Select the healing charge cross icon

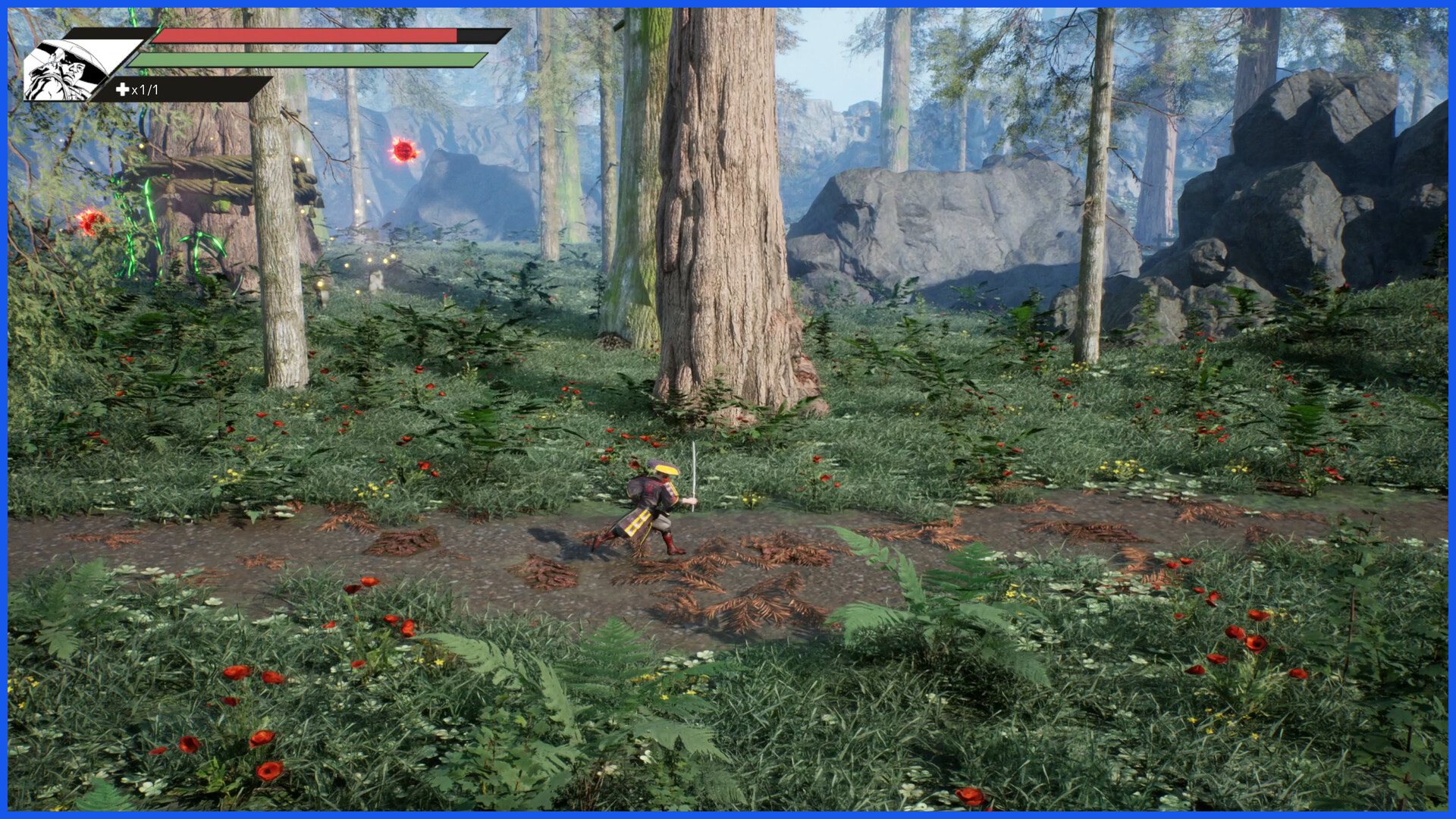click(x=122, y=89)
